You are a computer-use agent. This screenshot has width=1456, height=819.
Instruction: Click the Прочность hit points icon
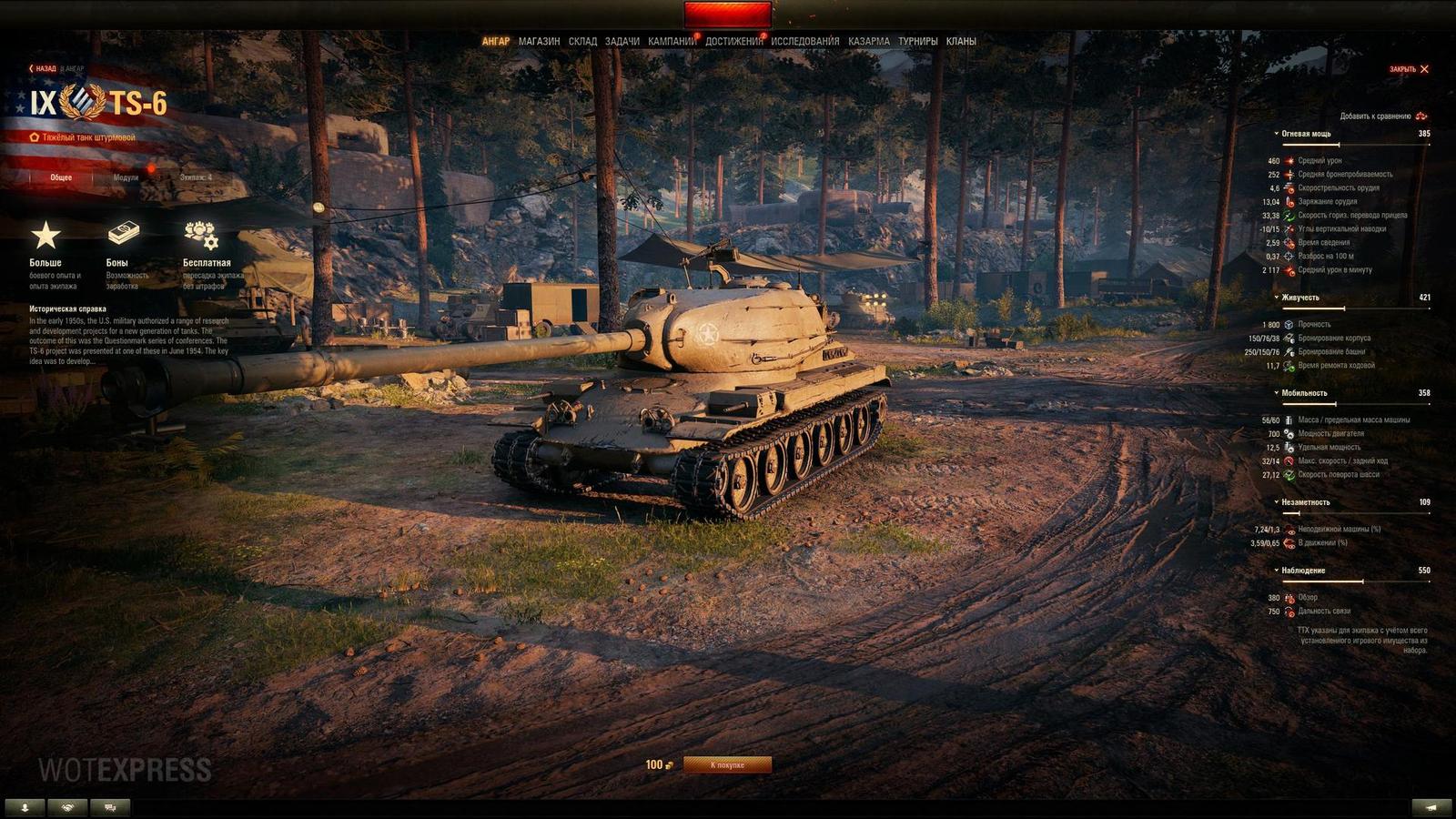[1289, 324]
